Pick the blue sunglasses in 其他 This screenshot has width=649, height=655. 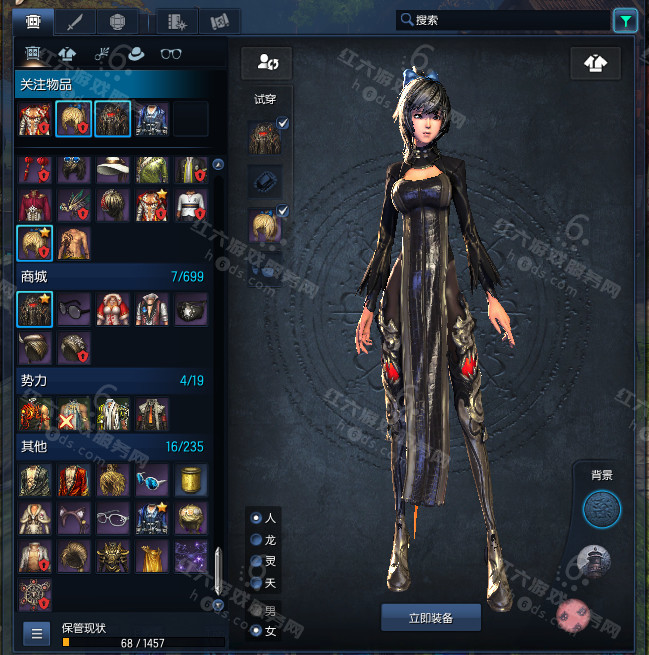click(x=152, y=480)
